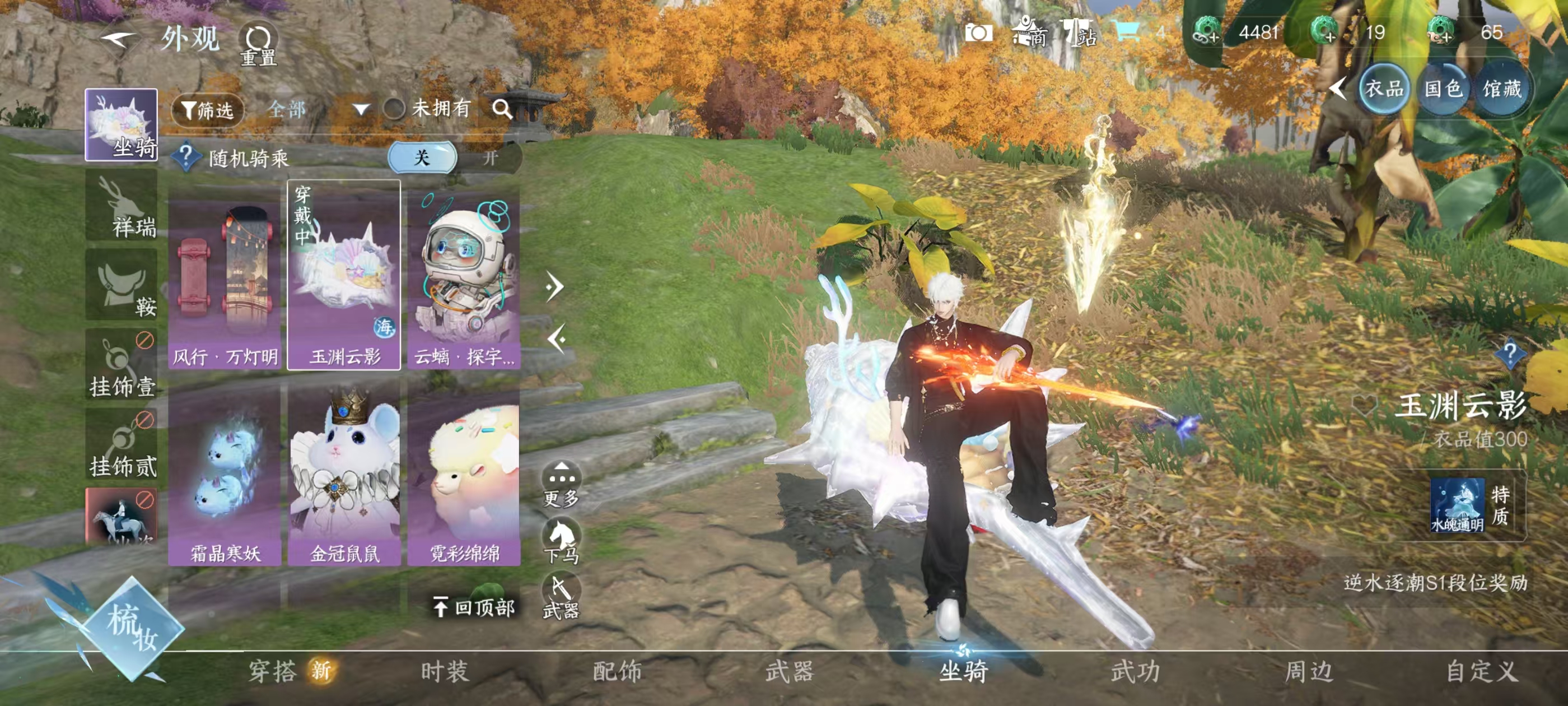This screenshot has height=706, width=1568.
Task: Dismount with the 下马 button
Action: [561, 540]
